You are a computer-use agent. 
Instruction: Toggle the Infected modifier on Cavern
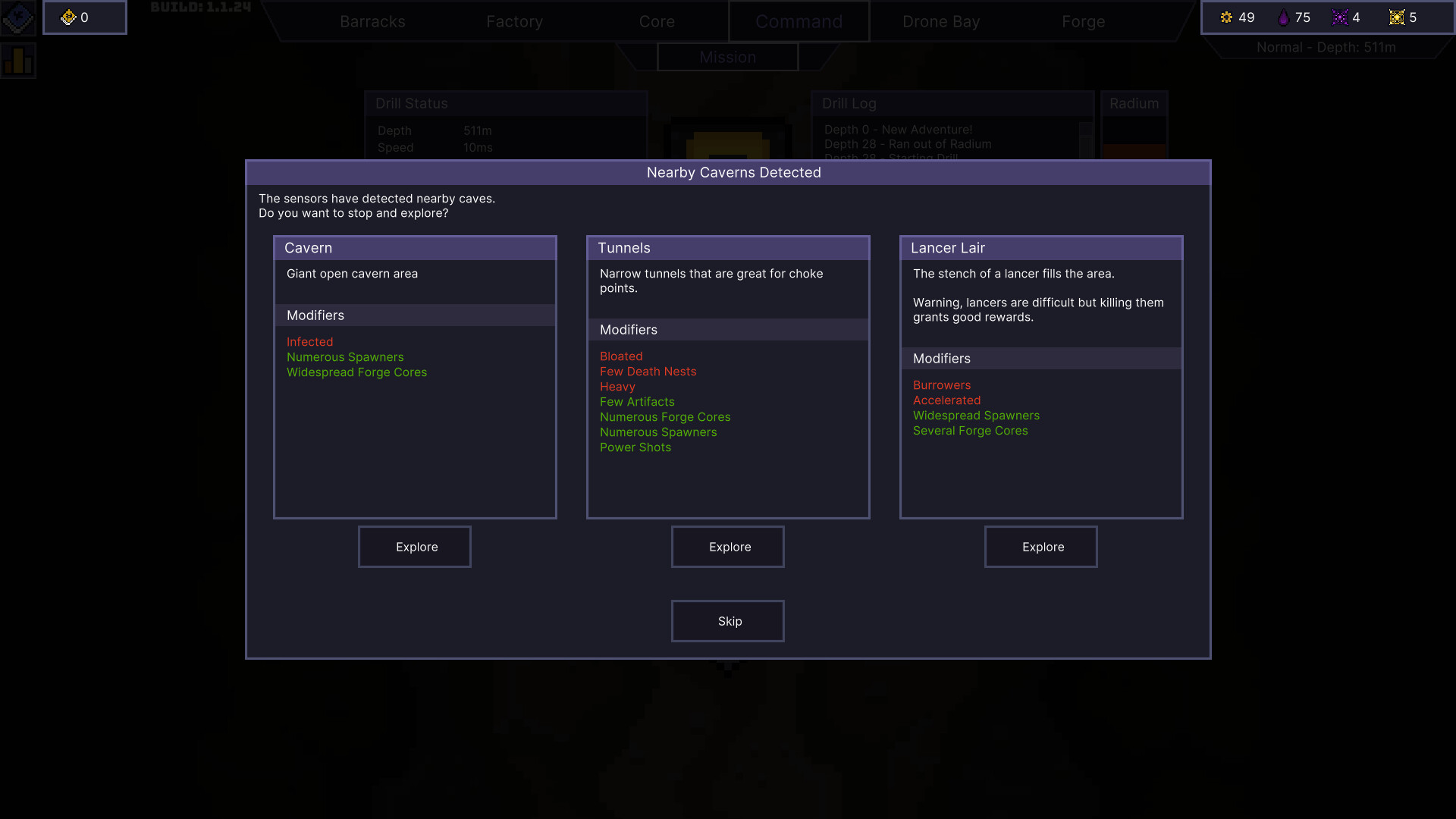tap(309, 341)
